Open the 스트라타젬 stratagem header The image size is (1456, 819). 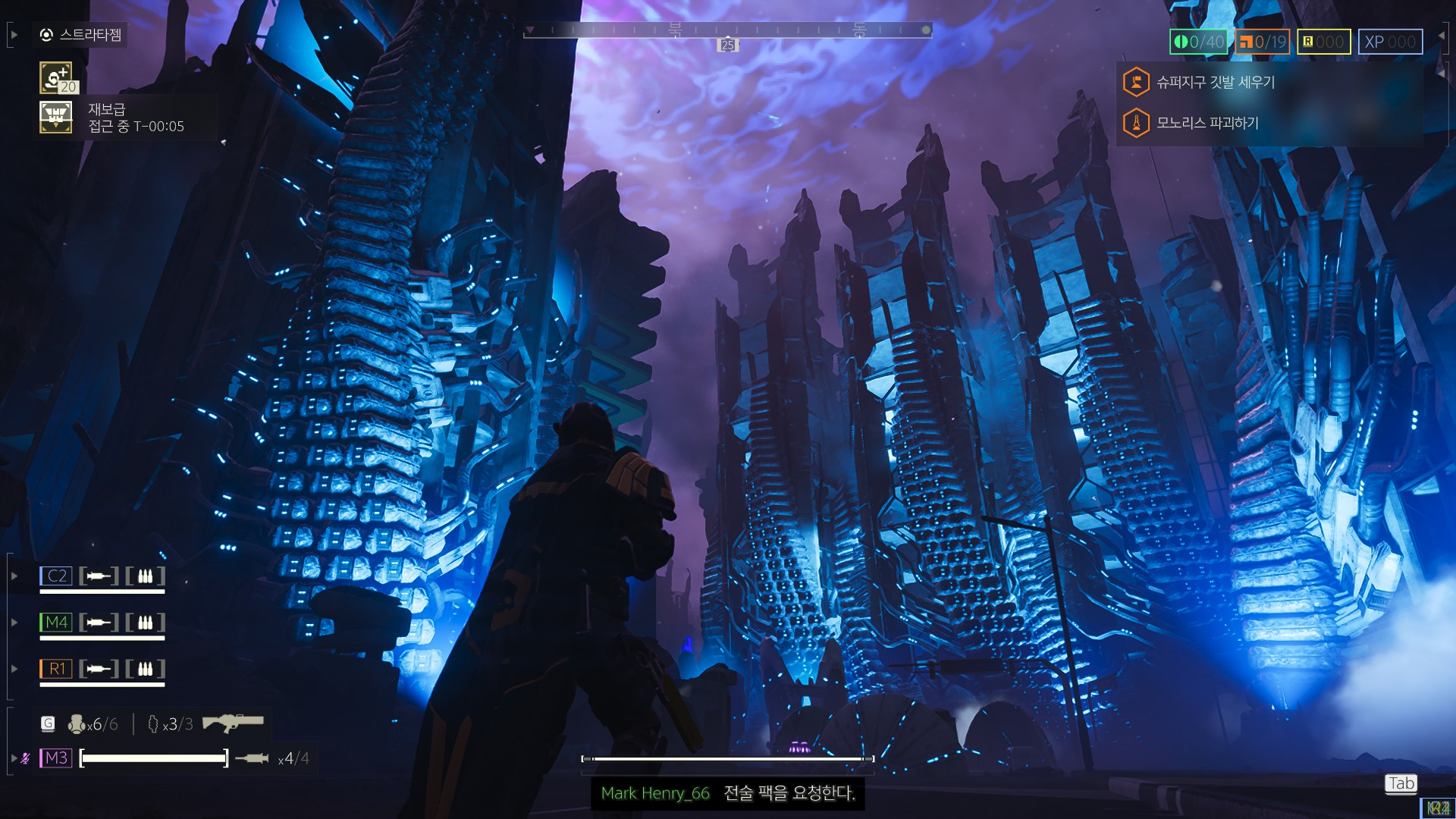point(81,35)
